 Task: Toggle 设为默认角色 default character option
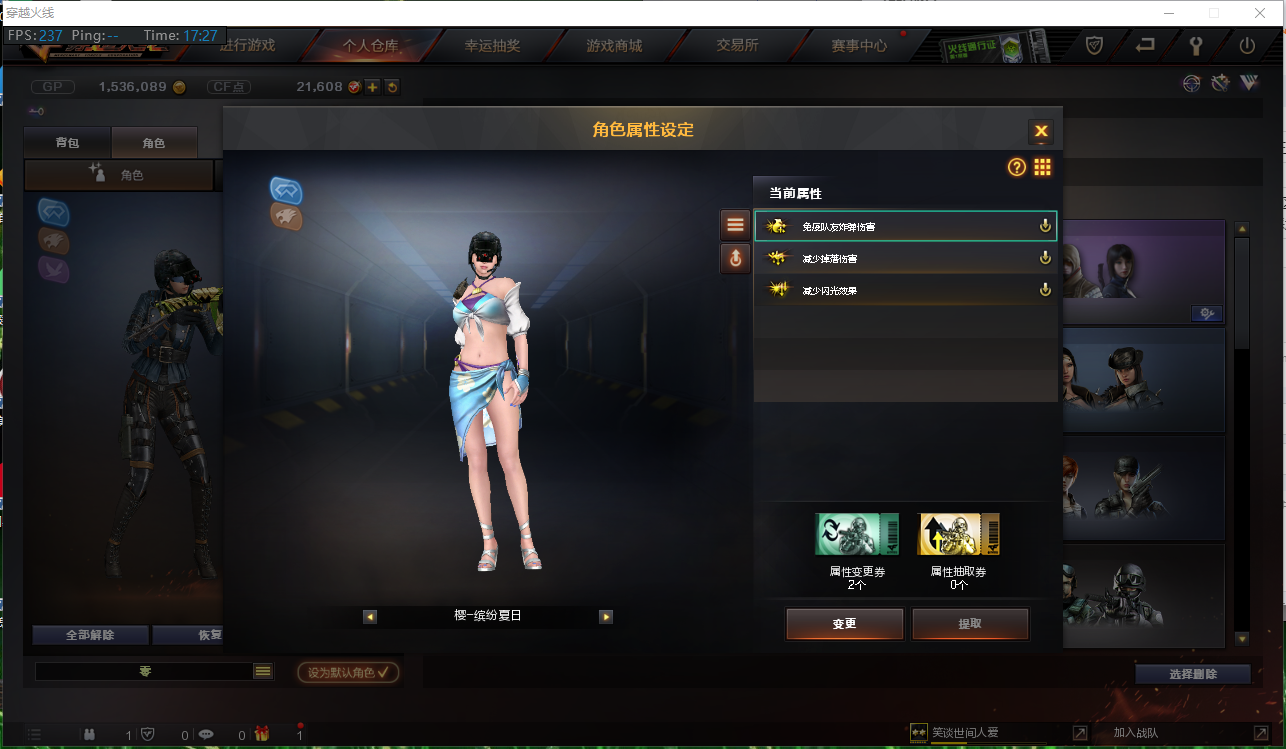347,672
